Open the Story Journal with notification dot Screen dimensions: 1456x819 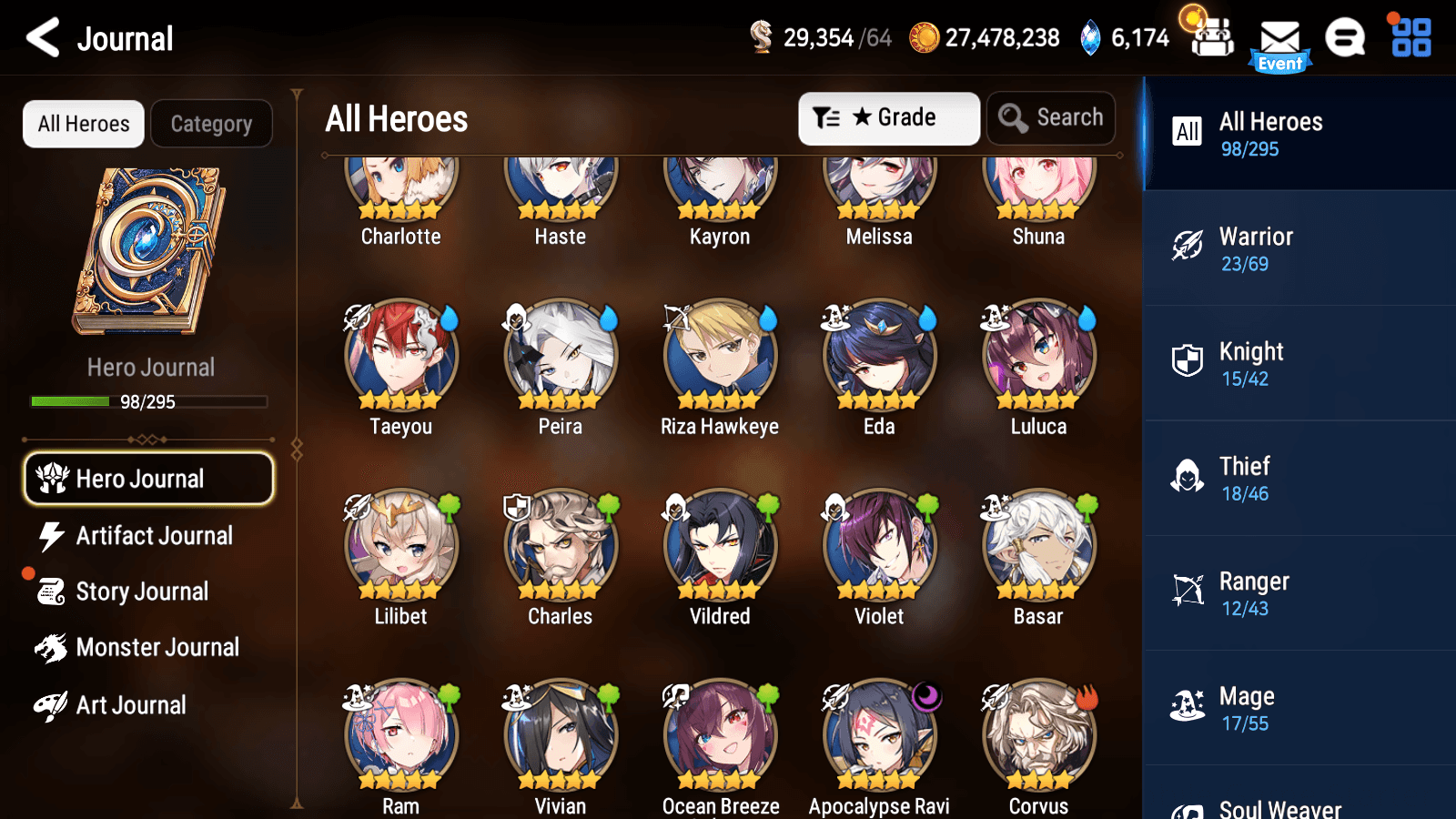tap(141, 591)
